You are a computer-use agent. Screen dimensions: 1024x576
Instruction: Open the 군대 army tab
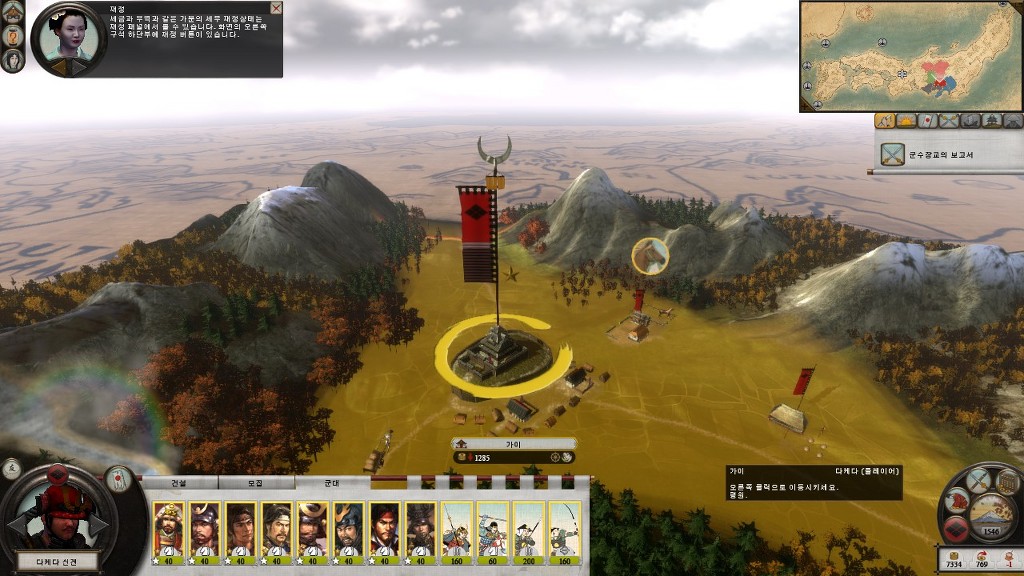point(332,482)
